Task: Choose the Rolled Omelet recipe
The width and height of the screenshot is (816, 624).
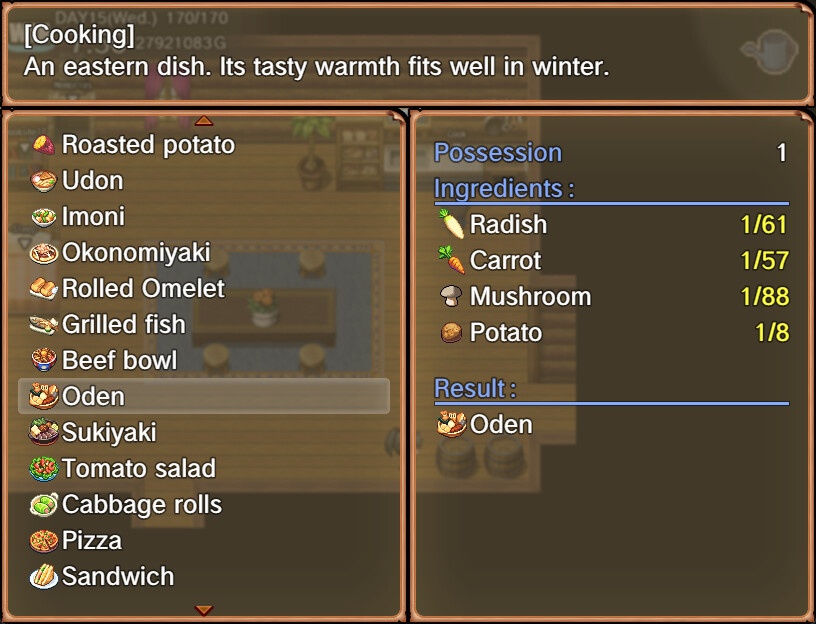Action: (x=143, y=289)
